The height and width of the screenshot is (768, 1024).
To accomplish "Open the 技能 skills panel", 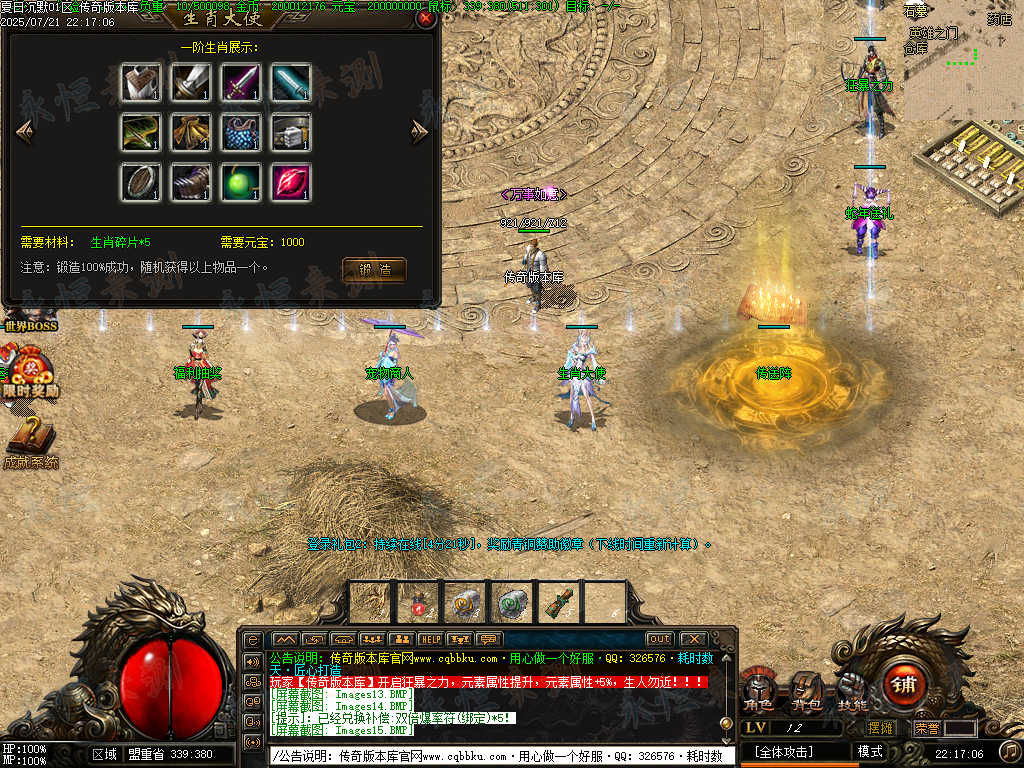I will click(x=852, y=691).
